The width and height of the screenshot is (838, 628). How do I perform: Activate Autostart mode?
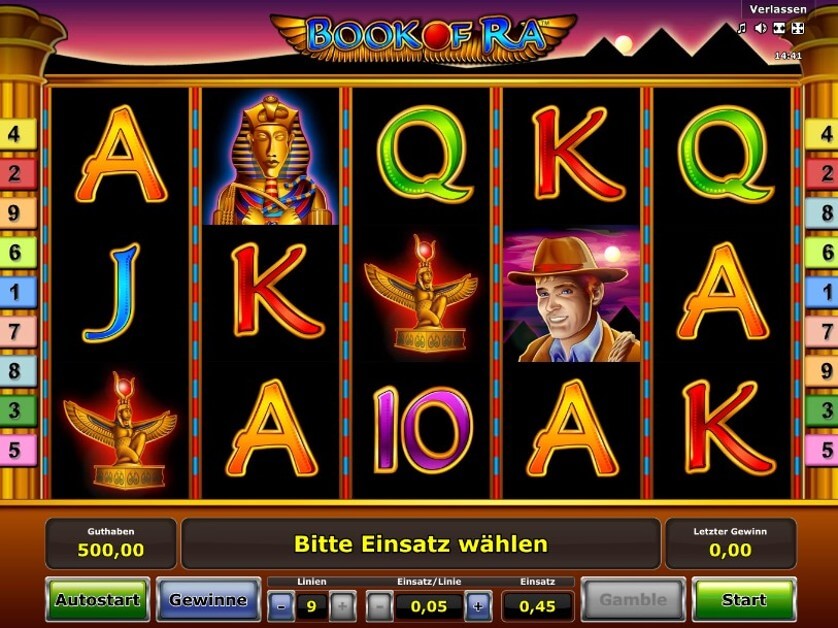[97, 600]
